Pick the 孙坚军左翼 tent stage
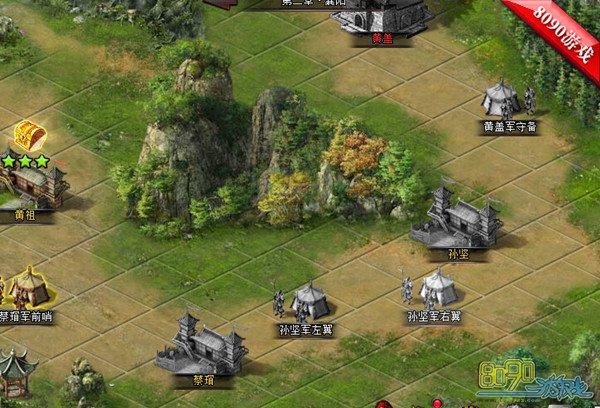 click(306, 301)
